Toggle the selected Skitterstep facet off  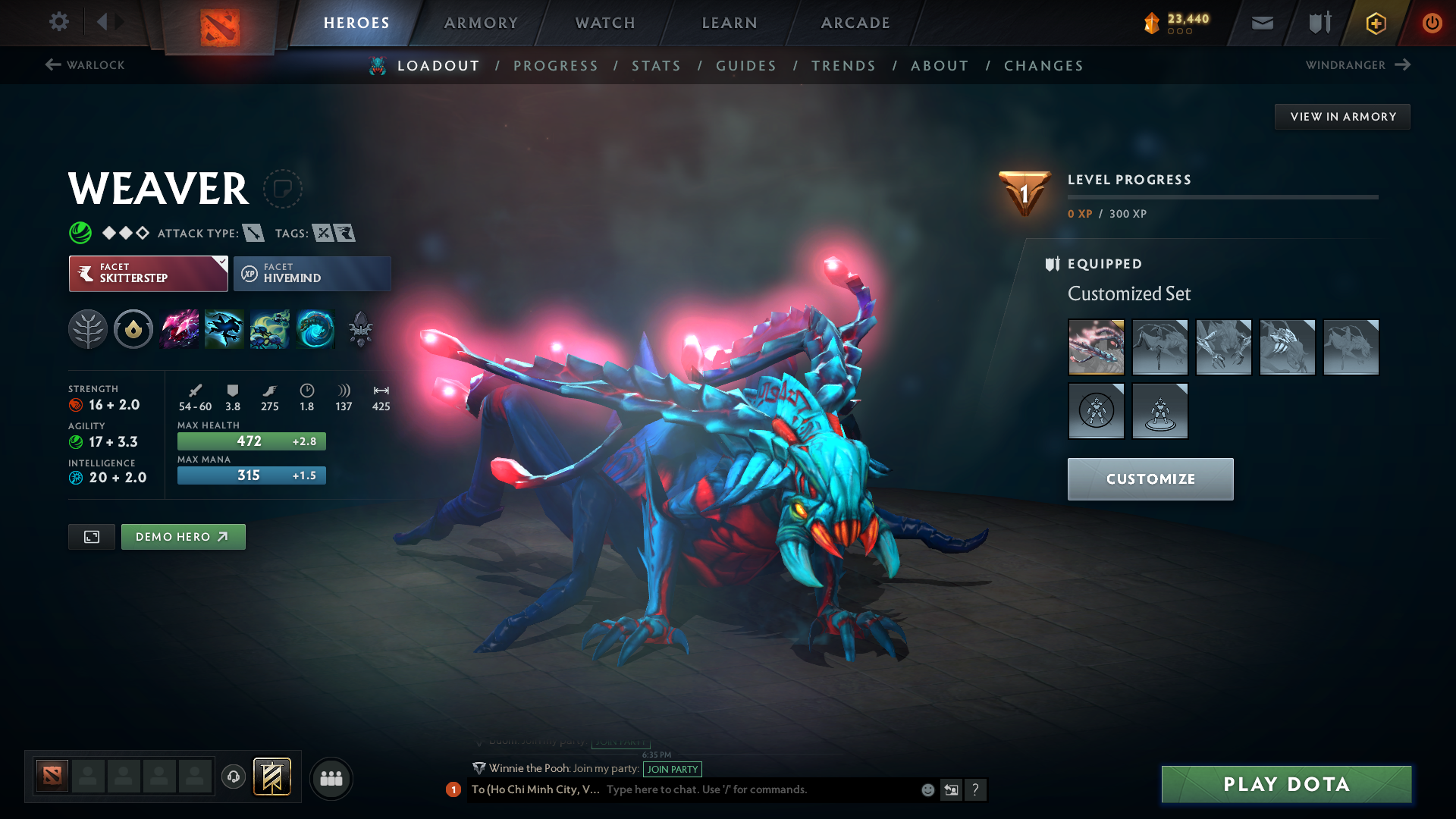click(148, 273)
